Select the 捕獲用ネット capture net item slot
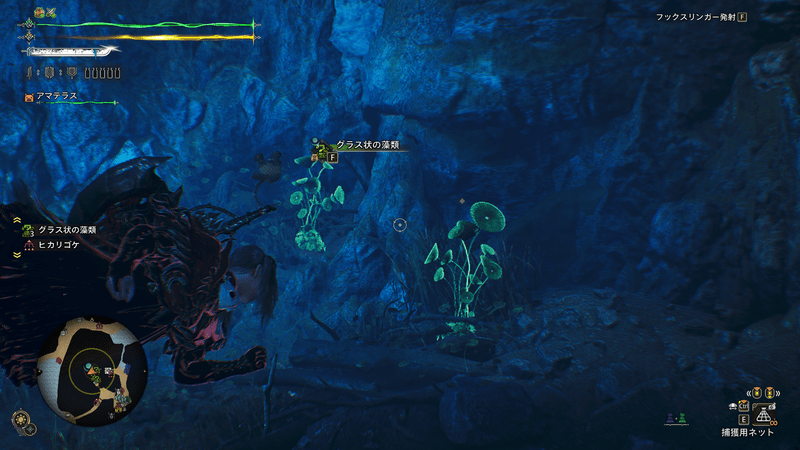The image size is (800, 450). (760, 416)
